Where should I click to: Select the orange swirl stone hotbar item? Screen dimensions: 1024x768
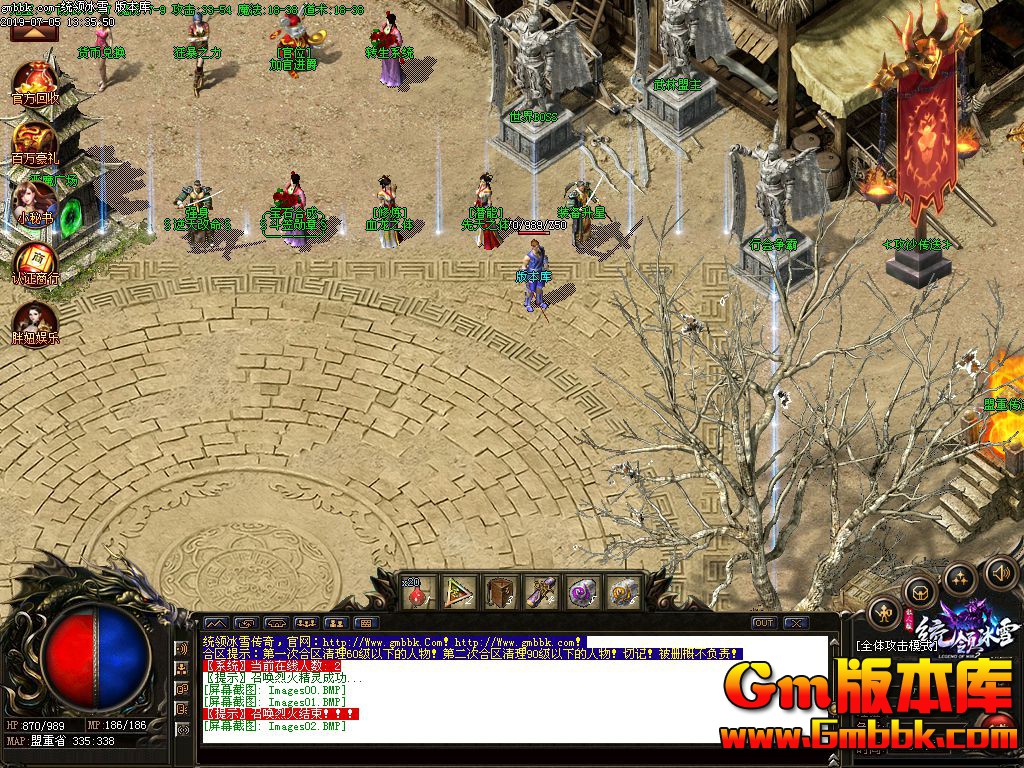point(622,593)
